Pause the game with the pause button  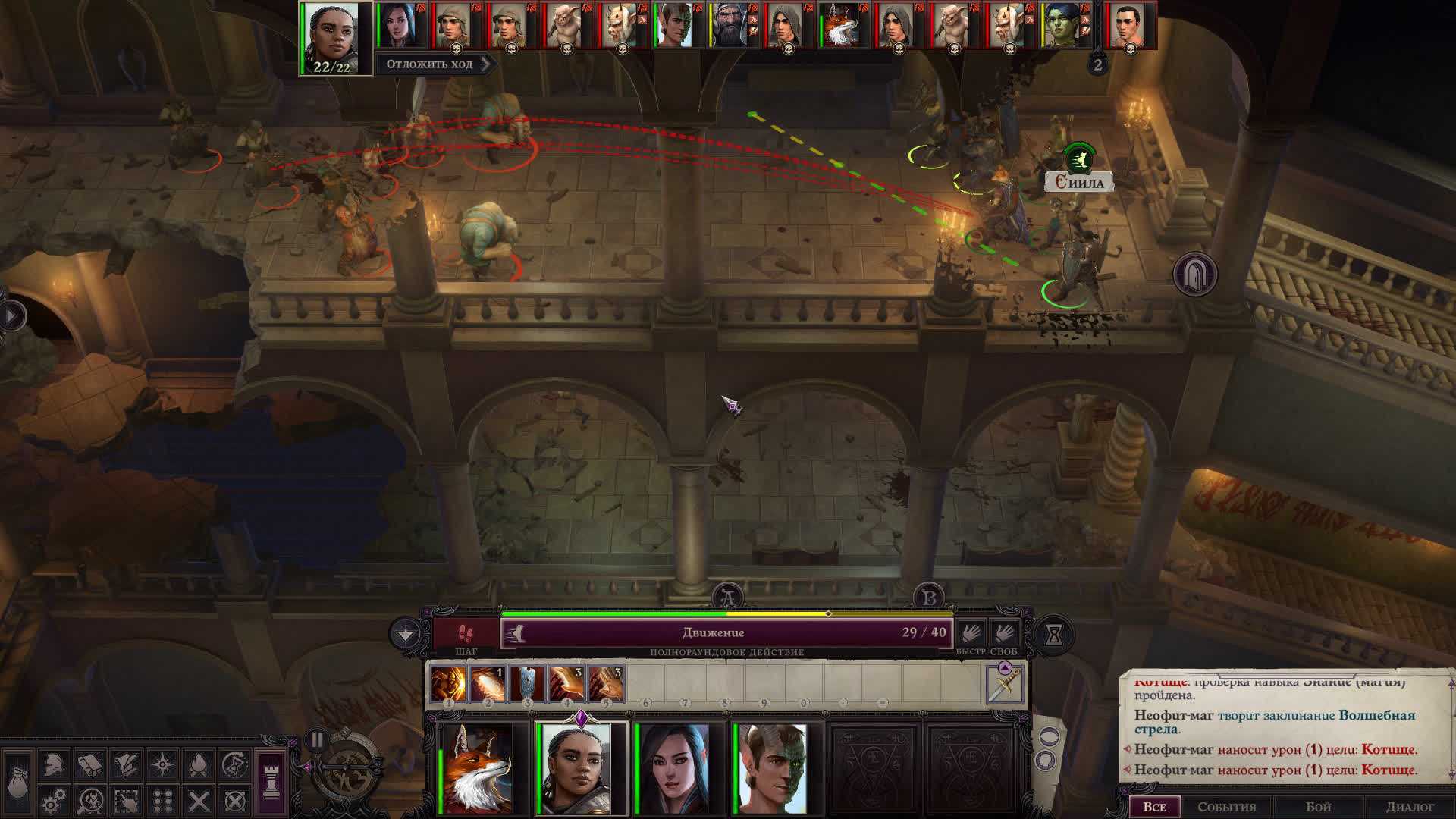317,739
